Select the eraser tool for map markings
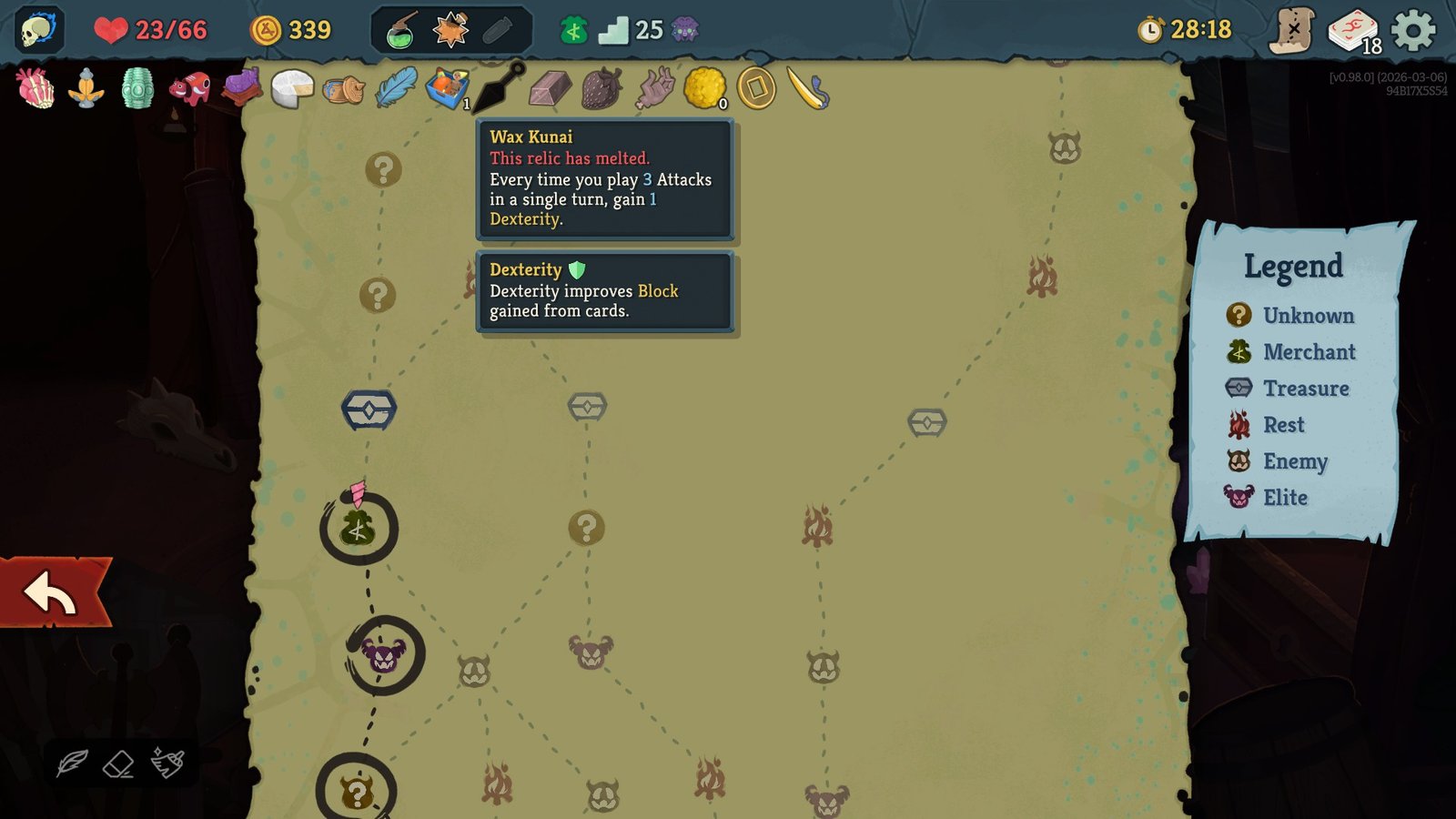Viewport: 1456px width, 819px height. [119, 763]
